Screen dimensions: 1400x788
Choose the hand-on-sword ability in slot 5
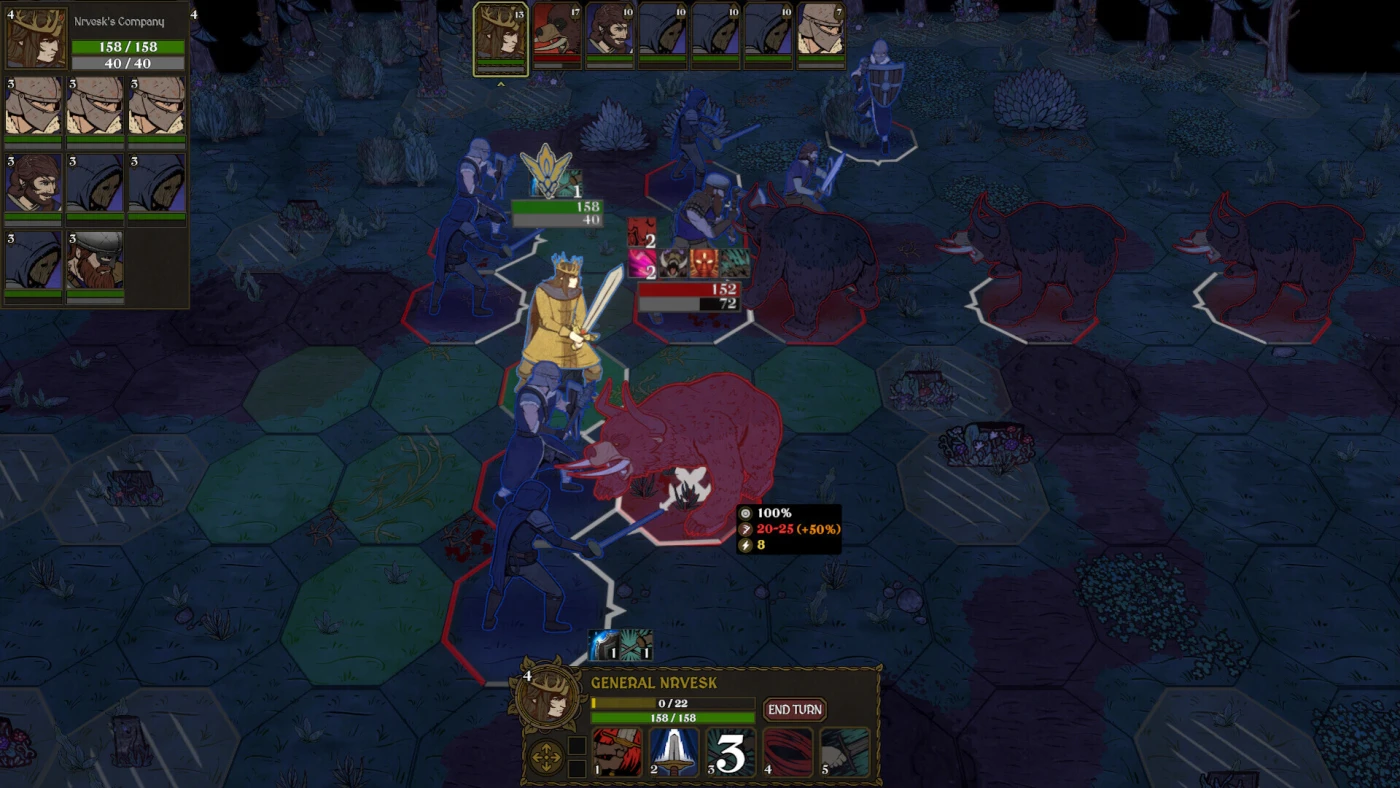(845, 753)
